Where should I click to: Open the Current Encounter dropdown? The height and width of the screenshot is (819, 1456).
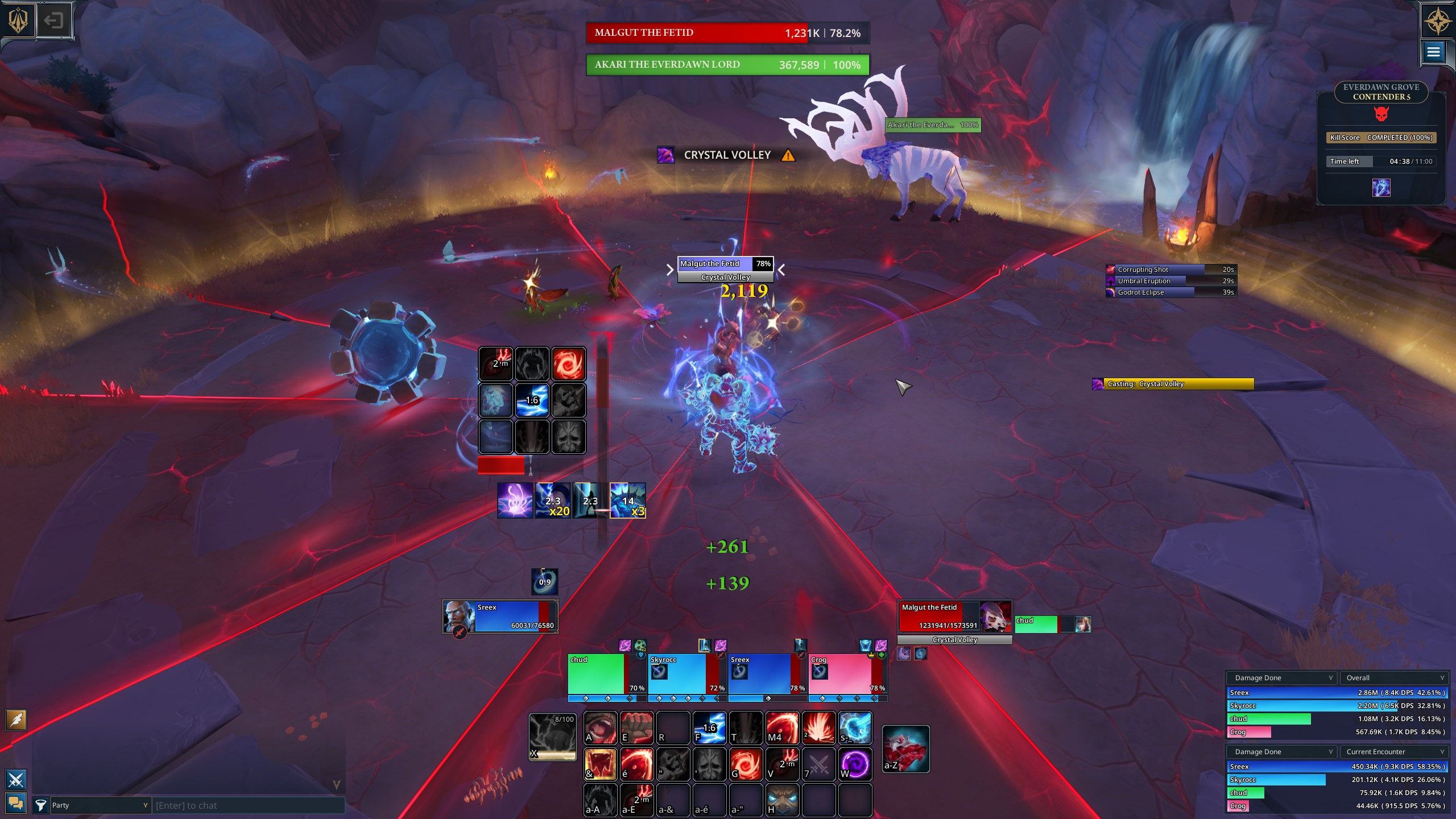click(x=1393, y=752)
